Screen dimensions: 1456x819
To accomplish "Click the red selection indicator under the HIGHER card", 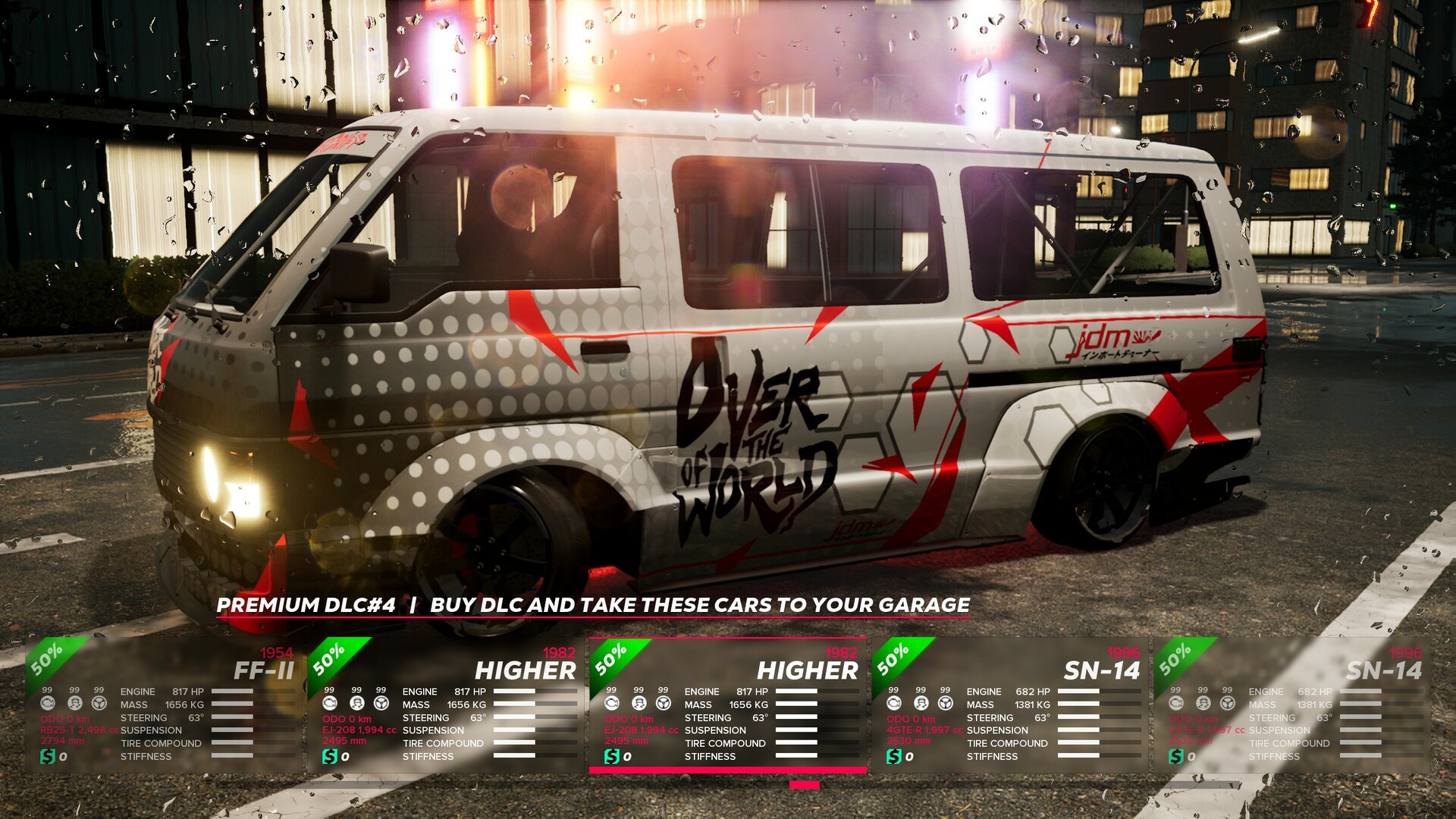I will [x=802, y=786].
